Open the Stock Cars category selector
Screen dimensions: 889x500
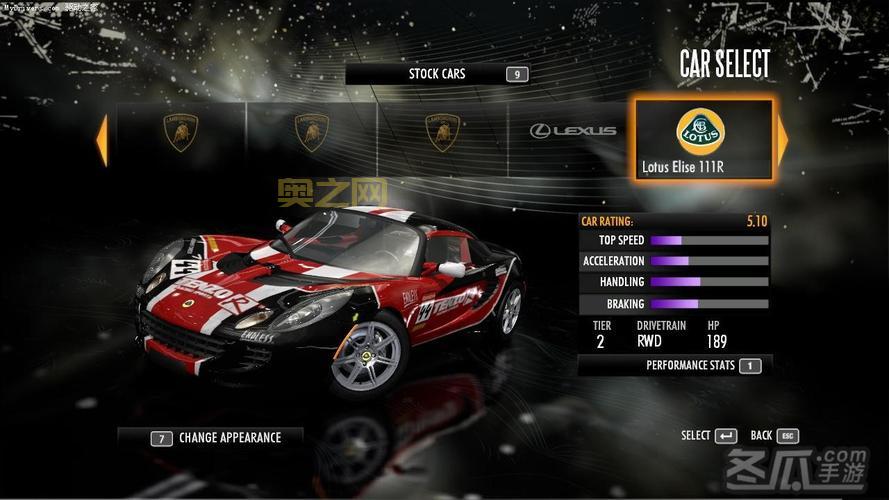[x=437, y=74]
